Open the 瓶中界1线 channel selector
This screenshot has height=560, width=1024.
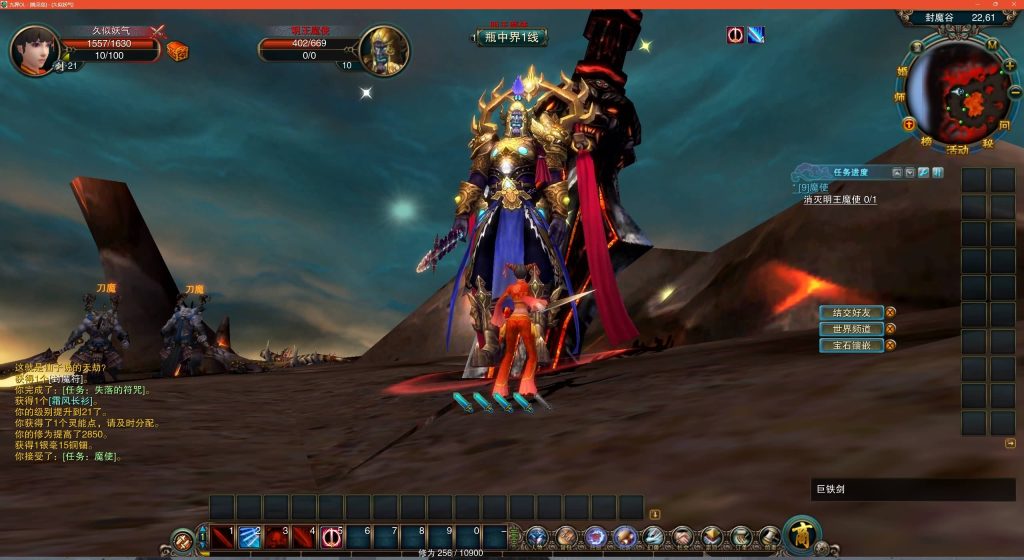click(512, 38)
